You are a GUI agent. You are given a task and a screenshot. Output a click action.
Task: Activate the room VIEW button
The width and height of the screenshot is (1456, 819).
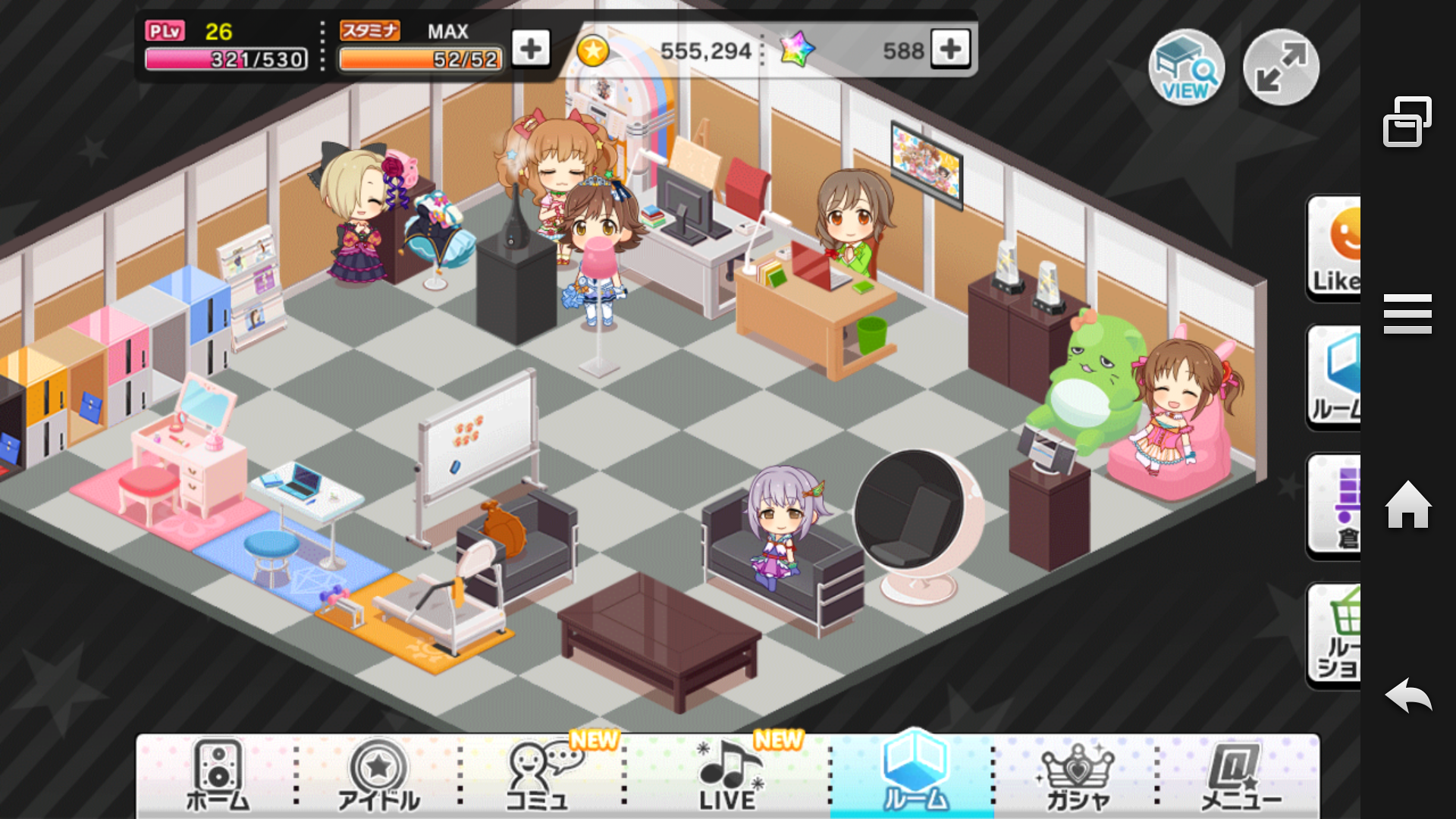point(1186,68)
